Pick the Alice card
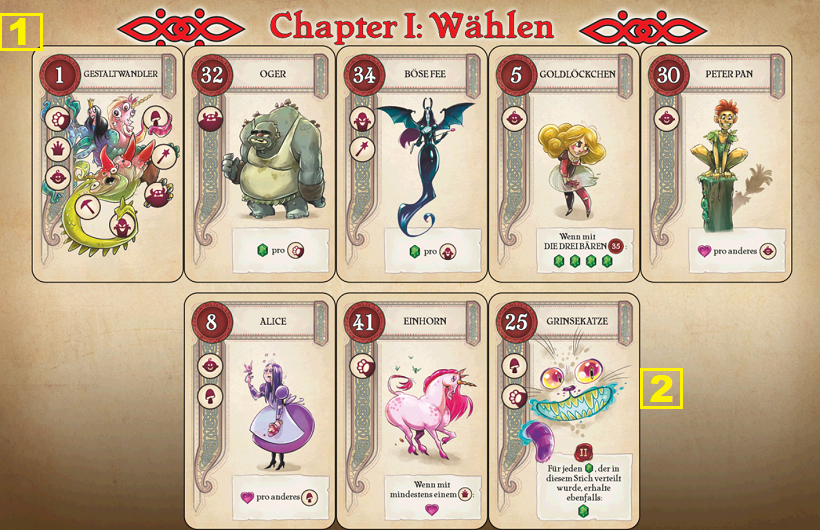 260,411
